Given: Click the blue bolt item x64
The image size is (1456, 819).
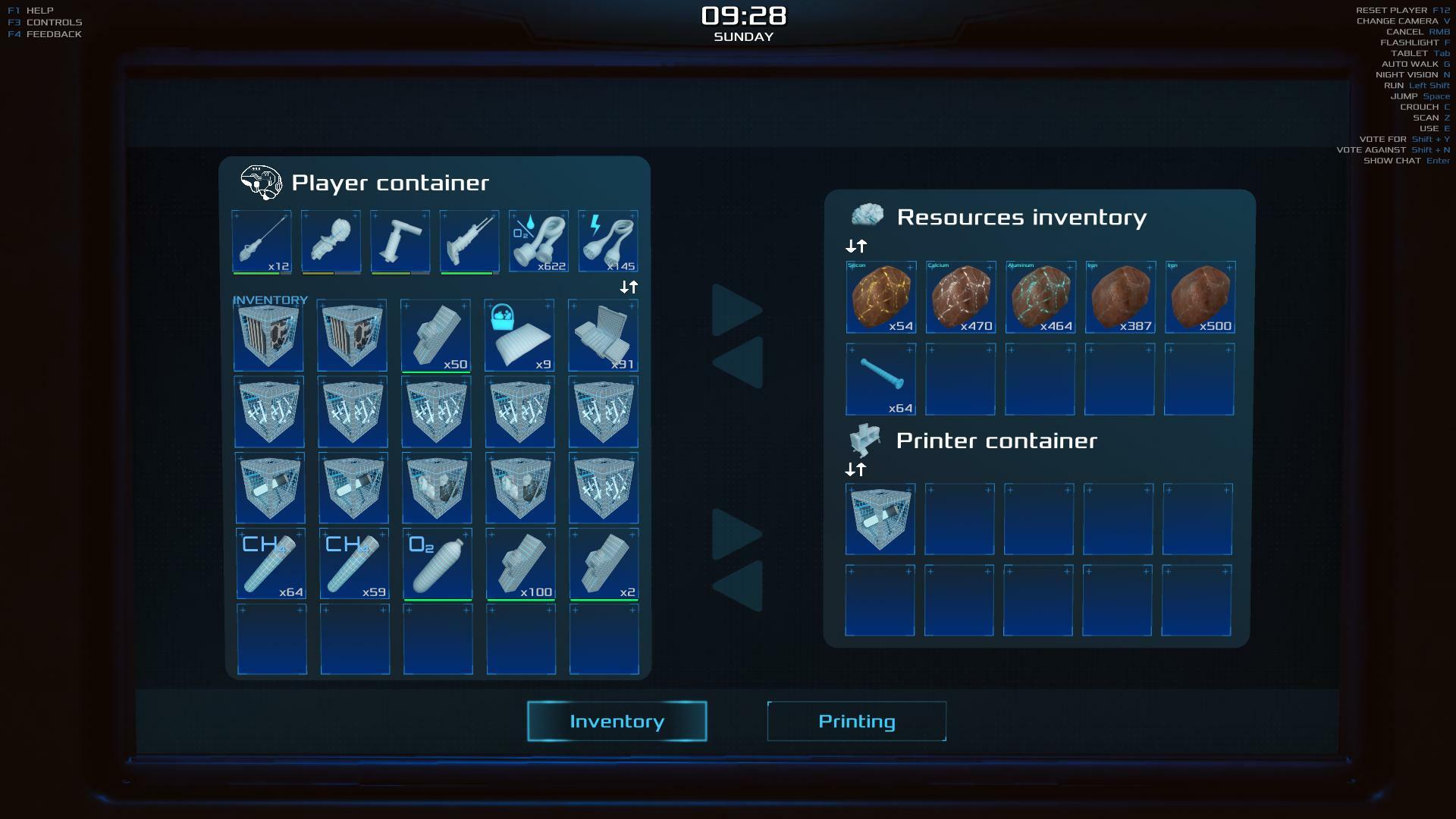Looking at the screenshot, I should pyautogui.click(x=880, y=378).
